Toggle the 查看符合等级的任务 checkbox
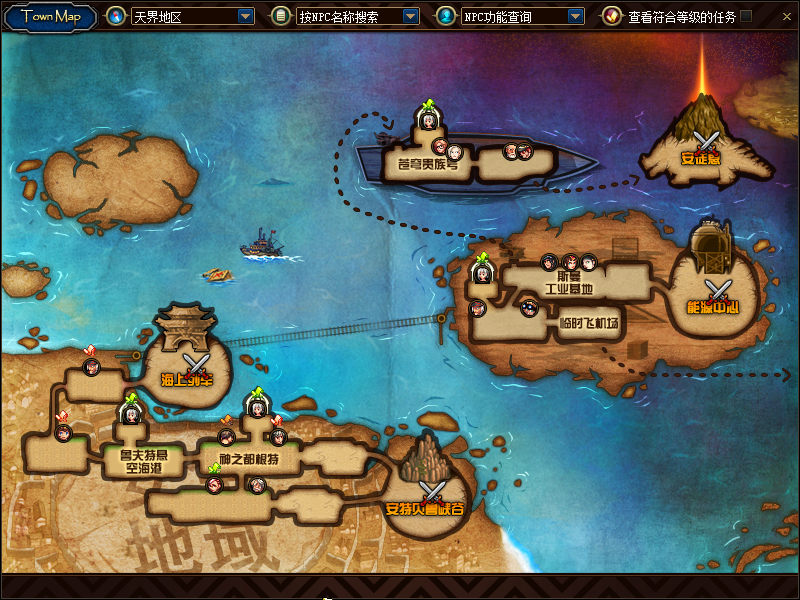This screenshot has width=800, height=600. pyautogui.click(x=746, y=16)
